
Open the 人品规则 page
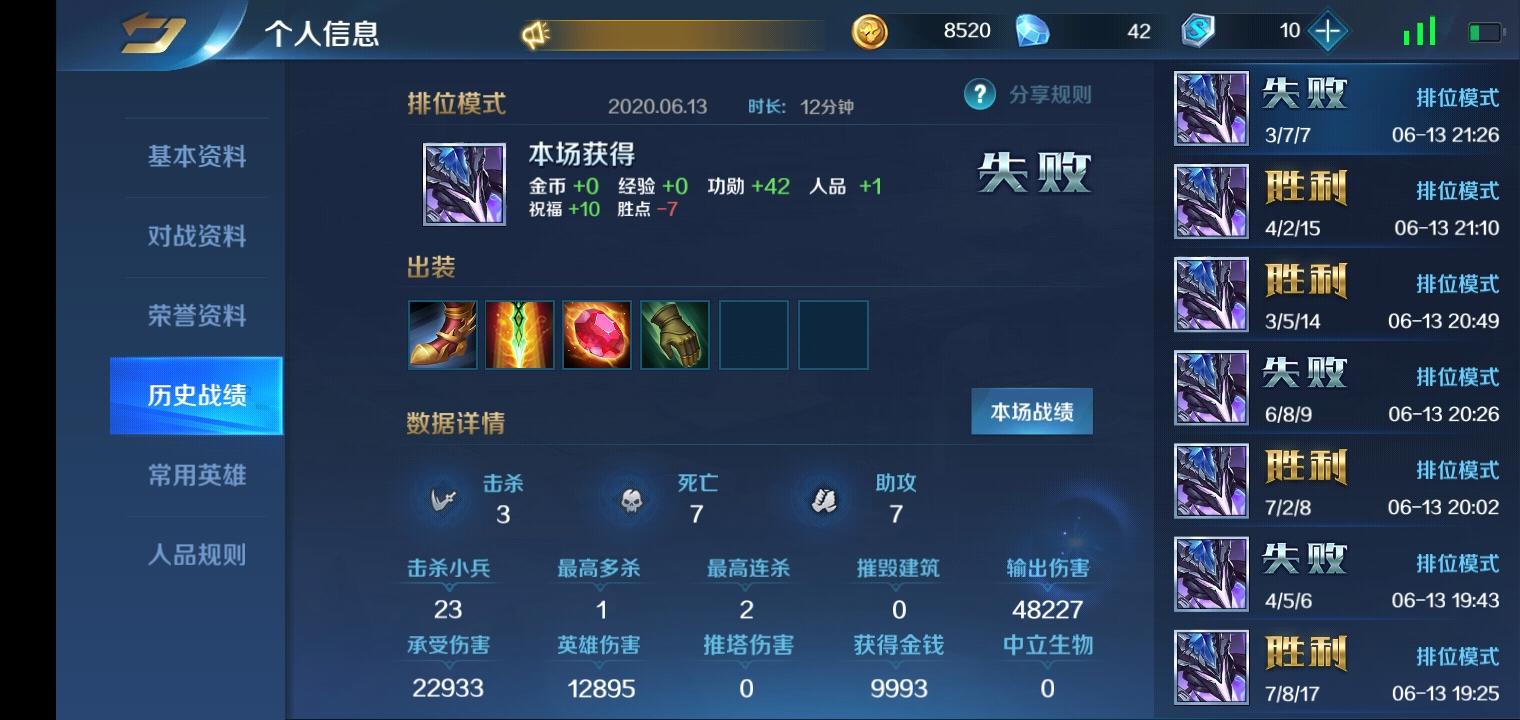click(x=196, y=557)
